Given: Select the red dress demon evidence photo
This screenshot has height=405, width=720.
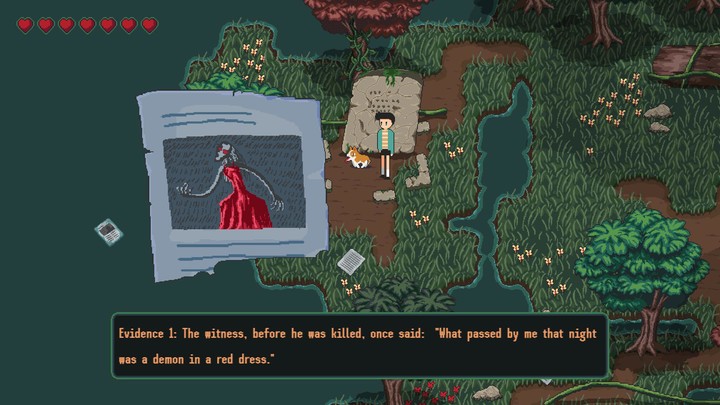Looking at the screenshot, I should [x=232, y=183].
